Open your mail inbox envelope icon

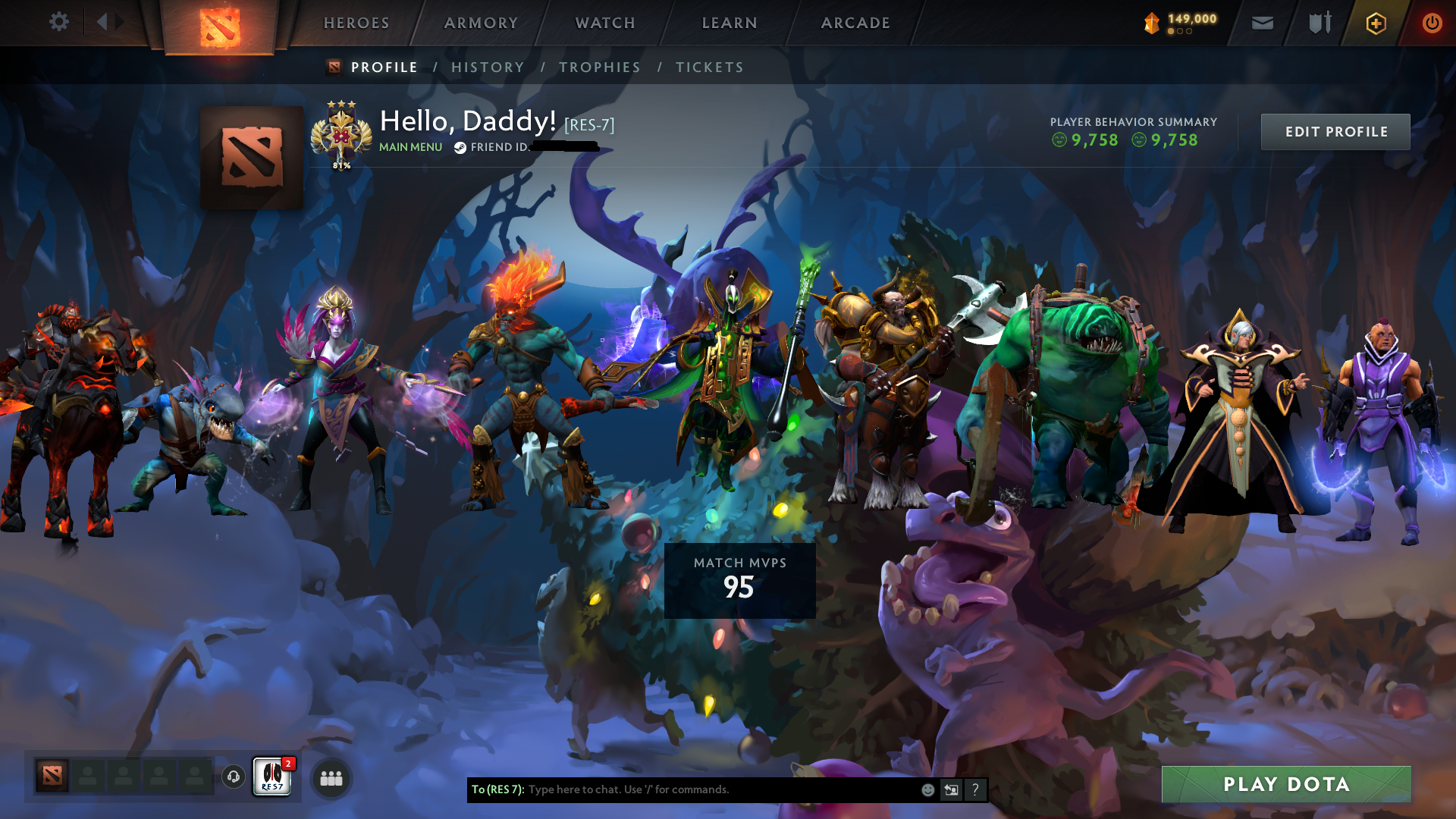[1261, 23]
